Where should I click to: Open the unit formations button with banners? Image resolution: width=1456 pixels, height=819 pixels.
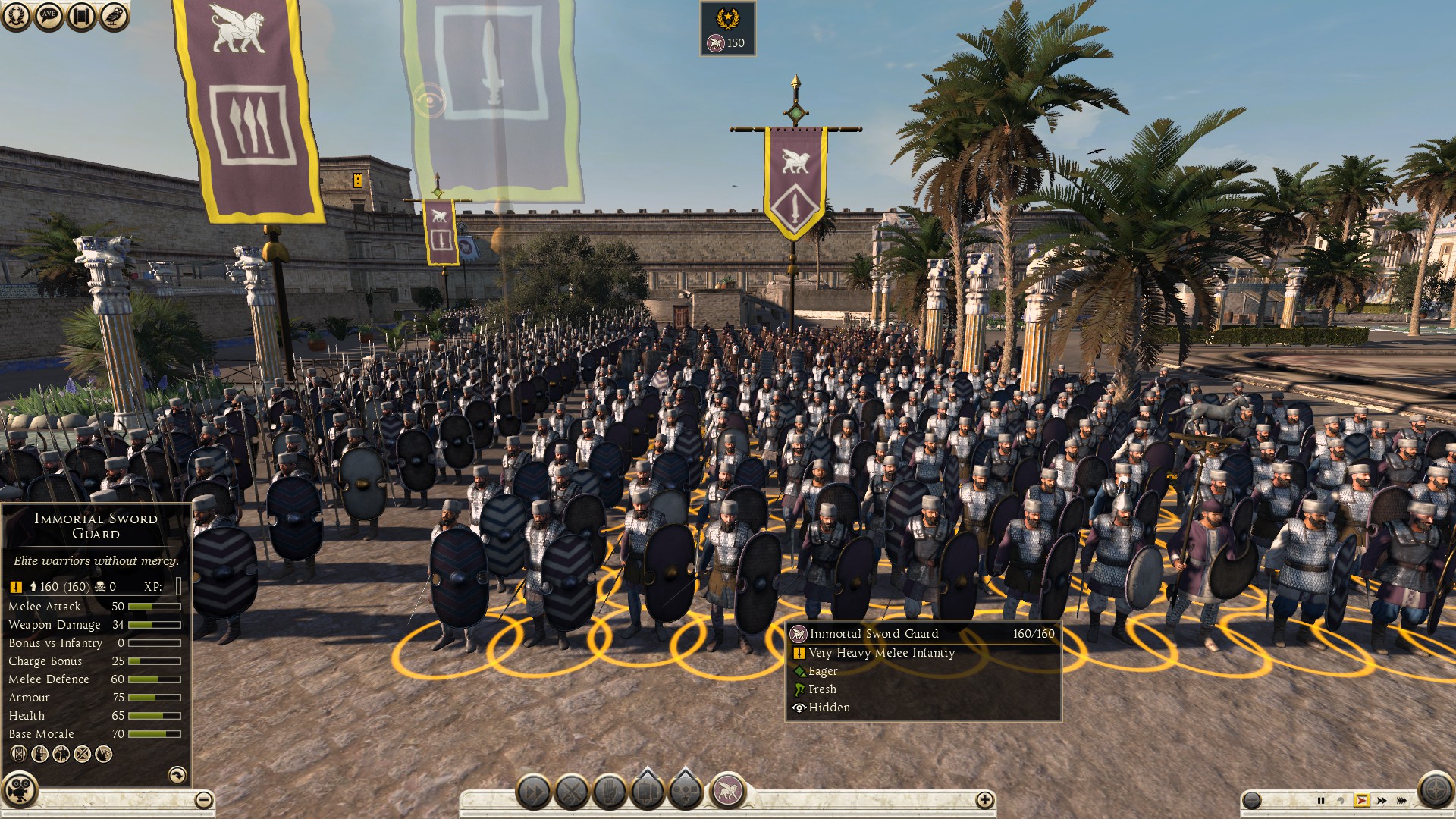pos(648,792)
